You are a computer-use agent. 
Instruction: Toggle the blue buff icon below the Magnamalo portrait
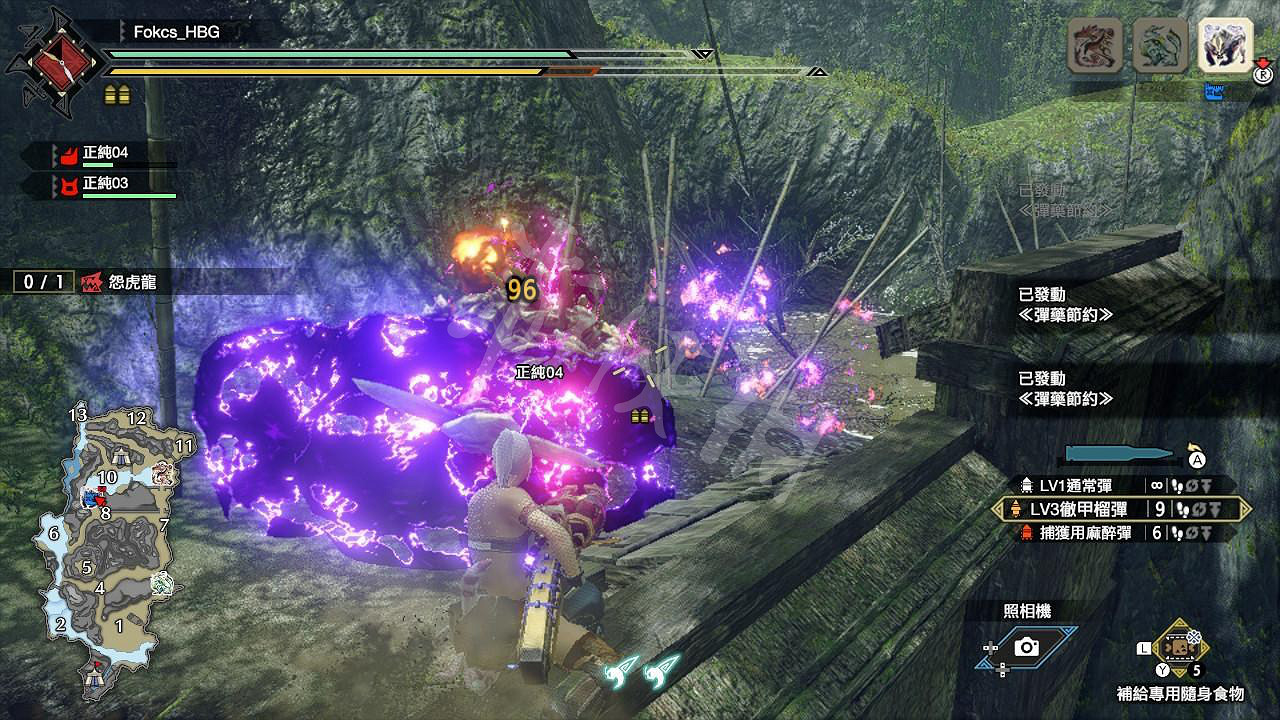1213,92
